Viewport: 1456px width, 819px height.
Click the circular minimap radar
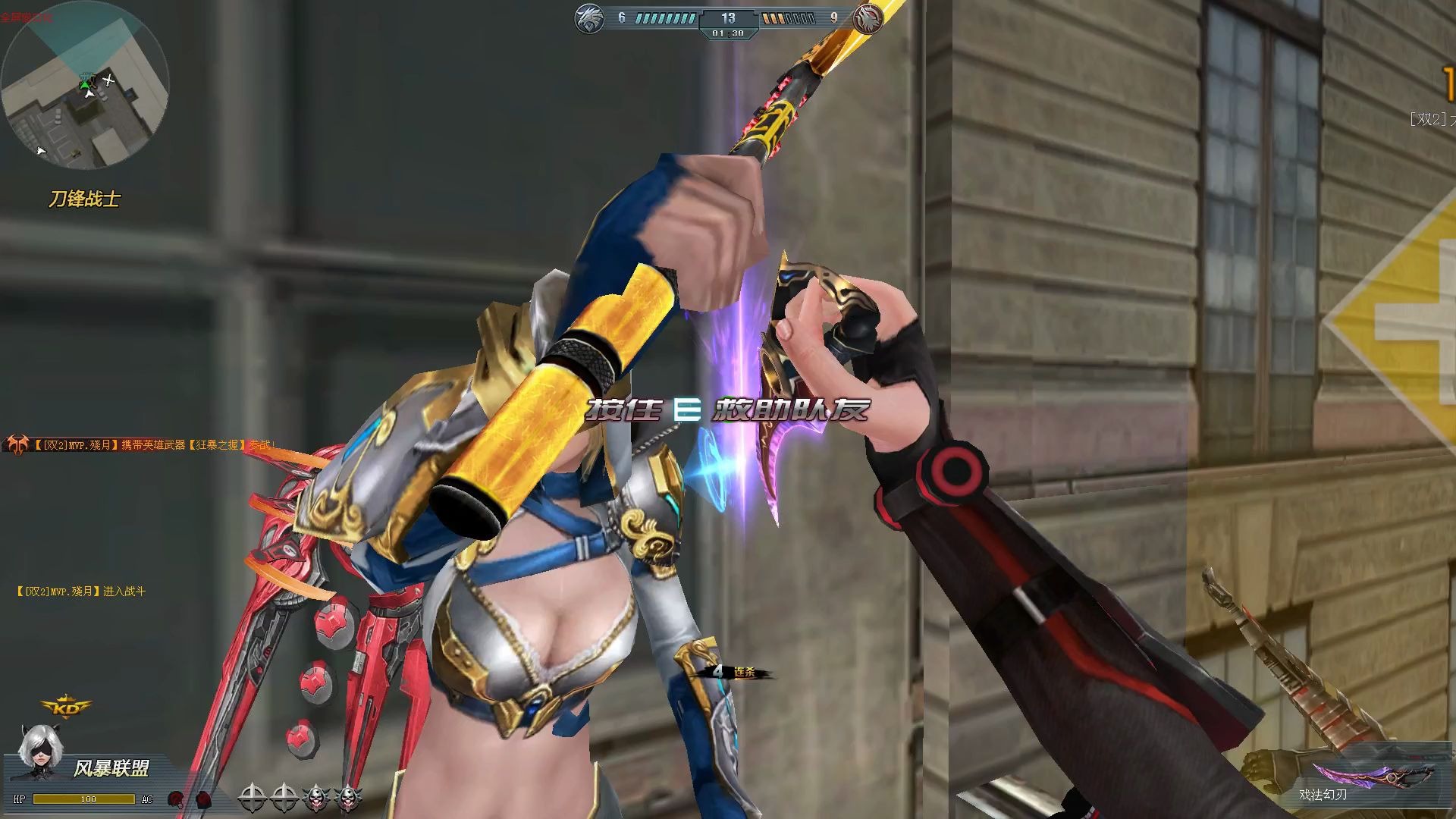[x=84, y=85]
